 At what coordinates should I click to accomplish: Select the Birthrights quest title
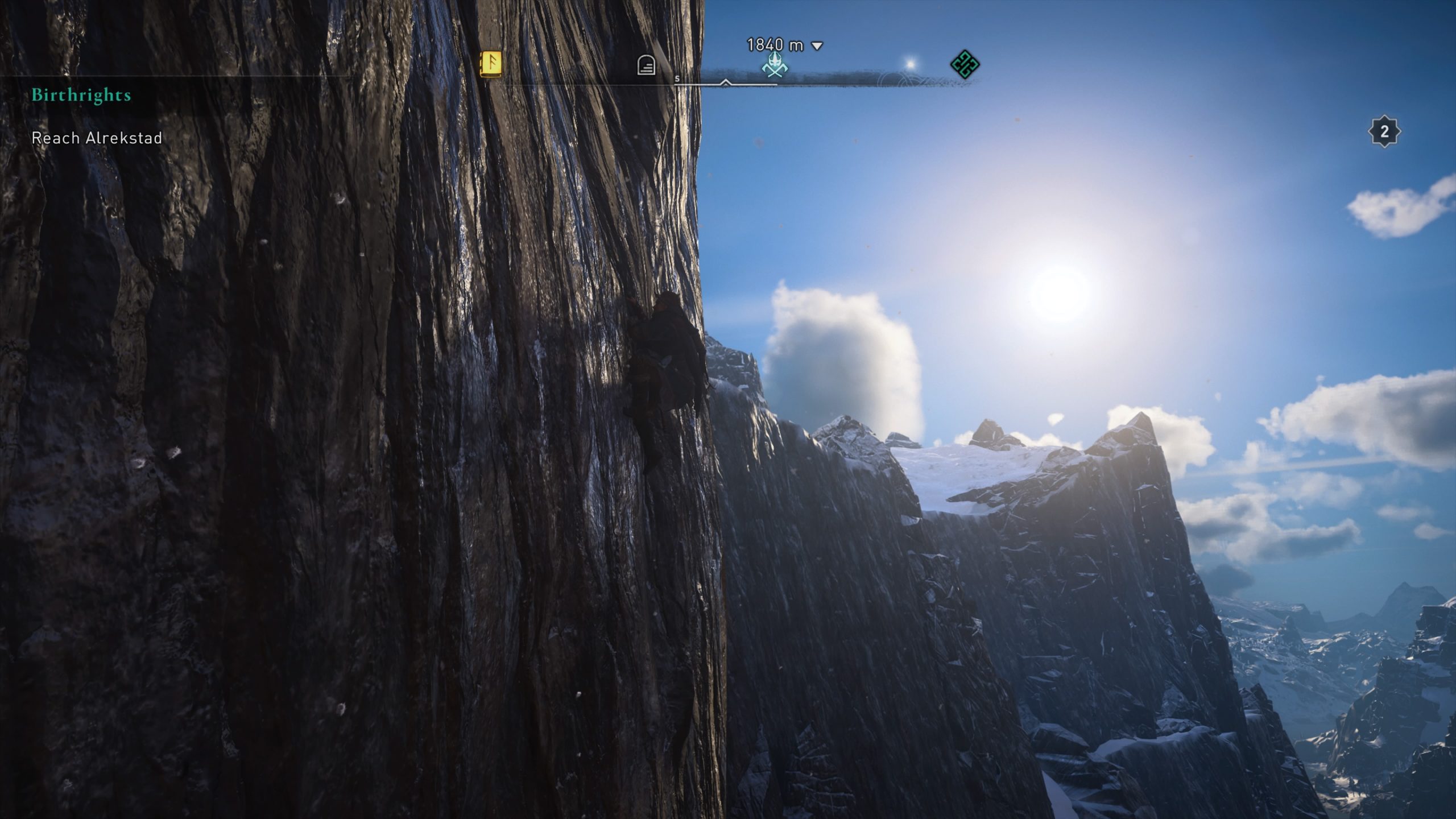pos(81,95)
